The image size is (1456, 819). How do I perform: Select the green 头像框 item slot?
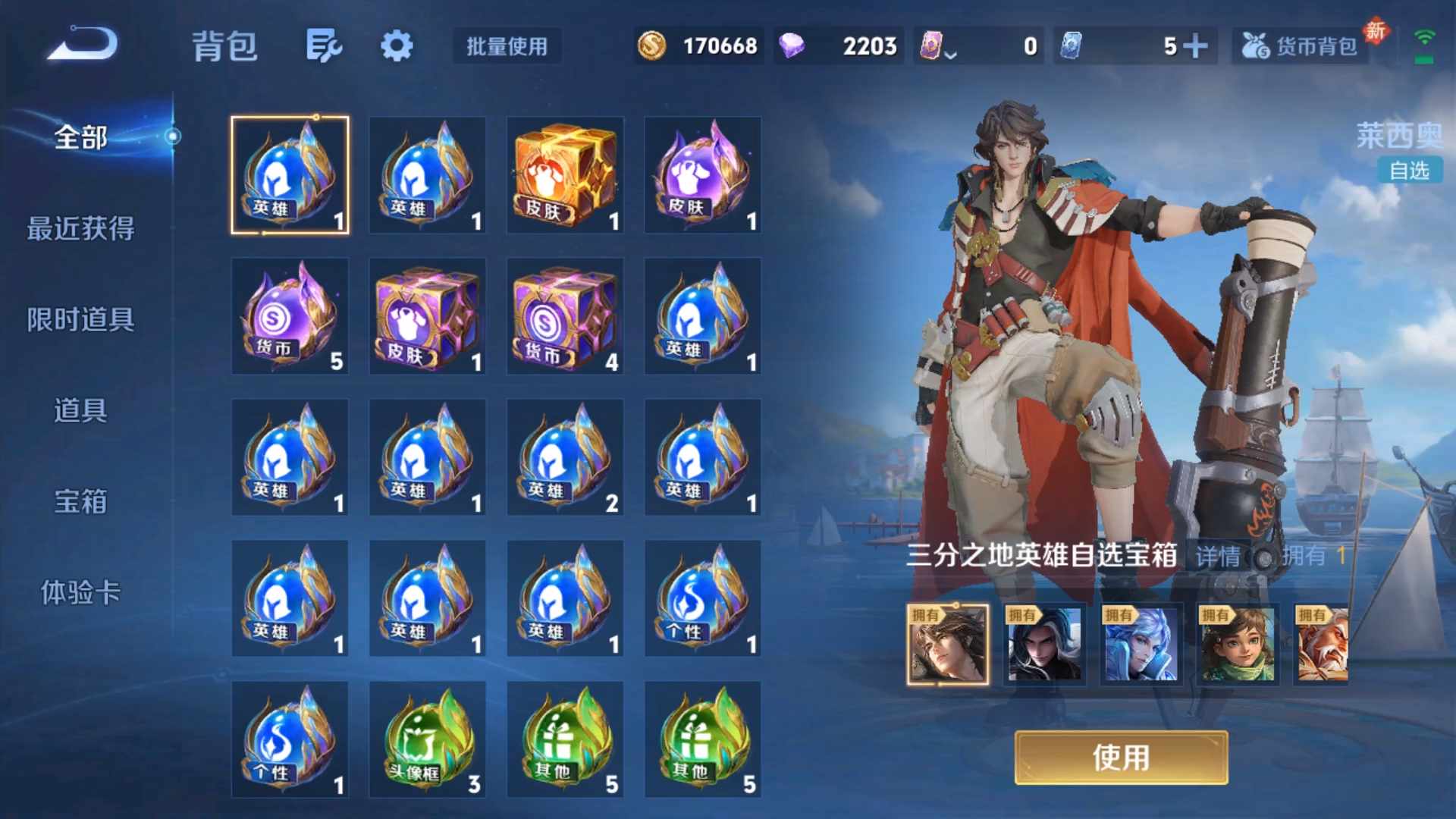point(428,739)
